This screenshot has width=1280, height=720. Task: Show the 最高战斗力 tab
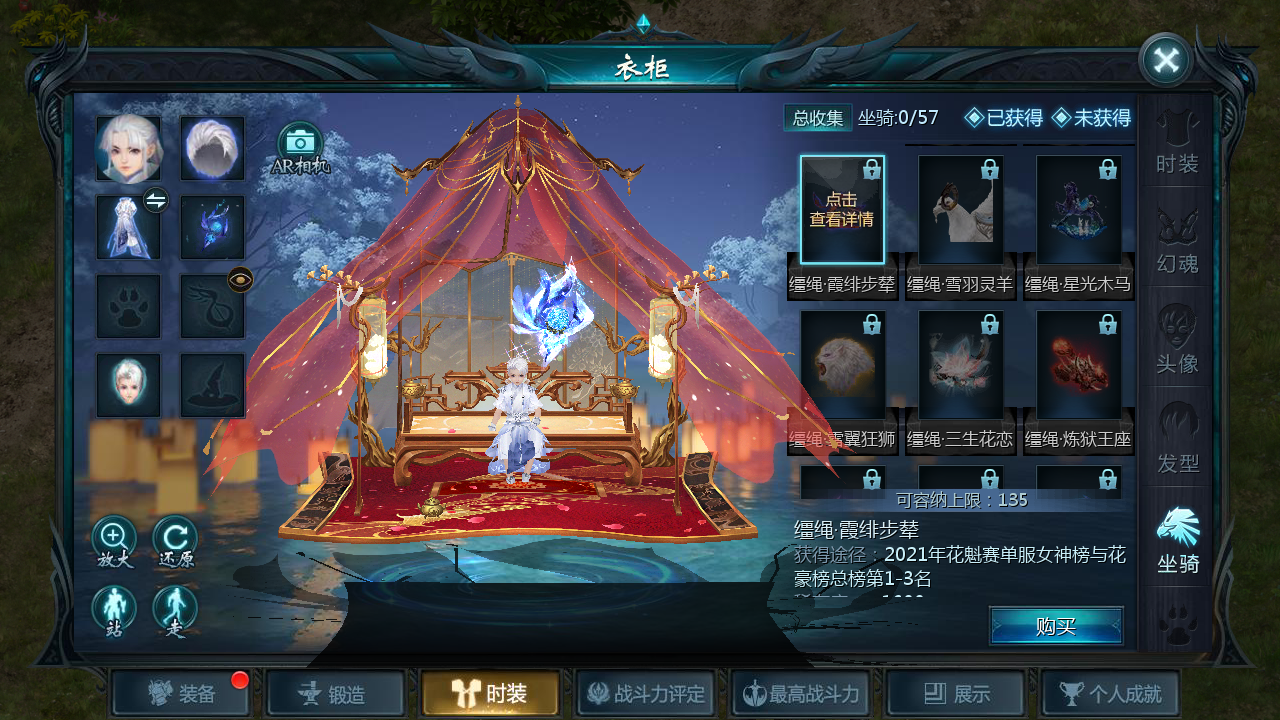pos(802,693)
